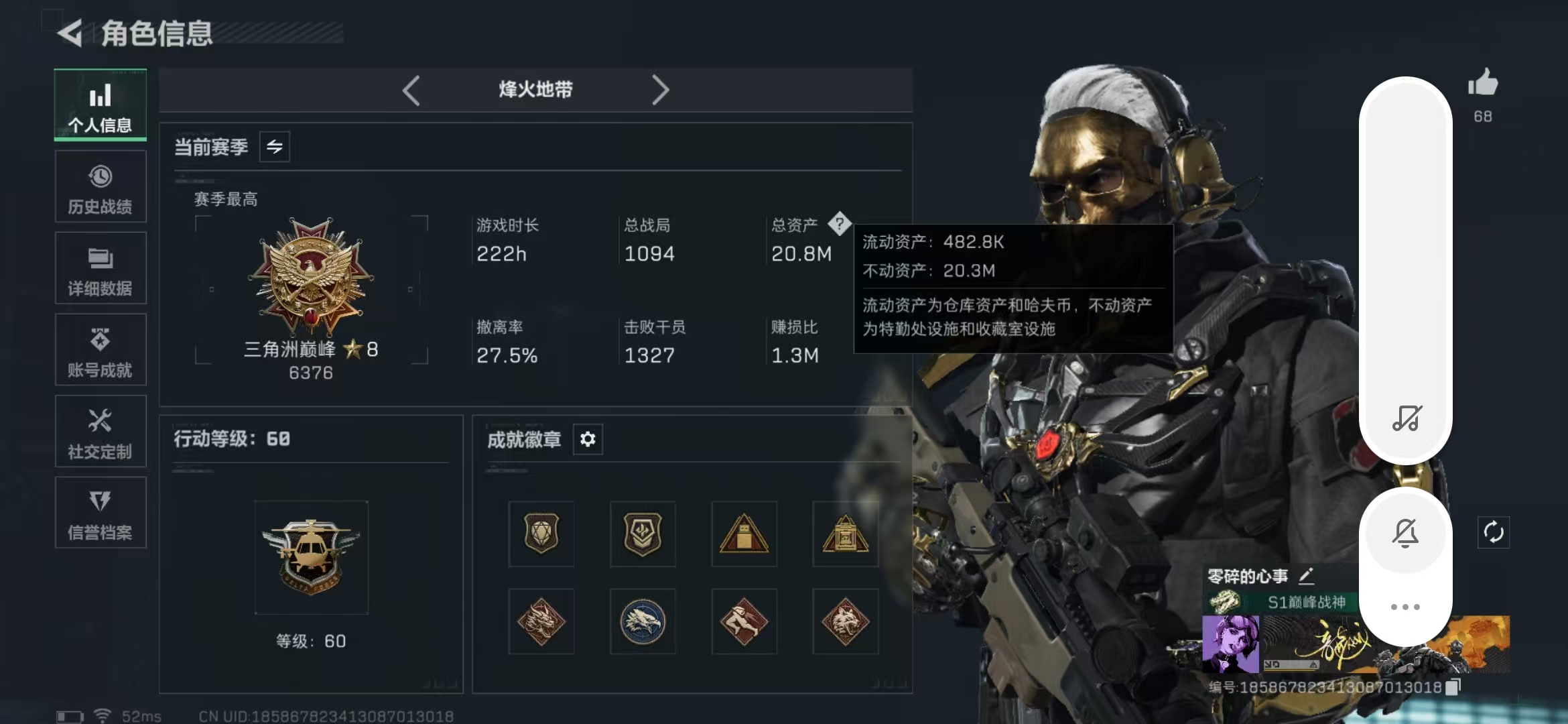Click the season switch icon beside 当前赛季
The height and width of the screenshot is (724, 1568).
[x=276, y=146]
